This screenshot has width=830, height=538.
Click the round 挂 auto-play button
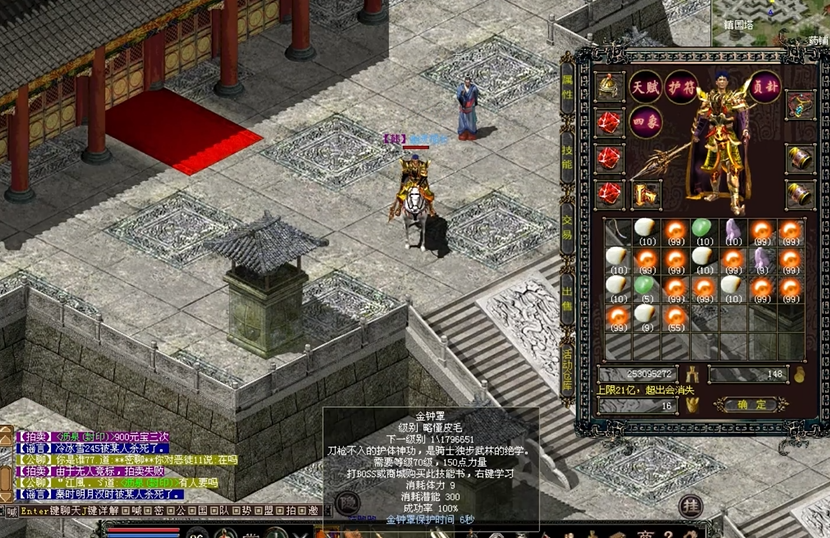(x=690, y=506)
